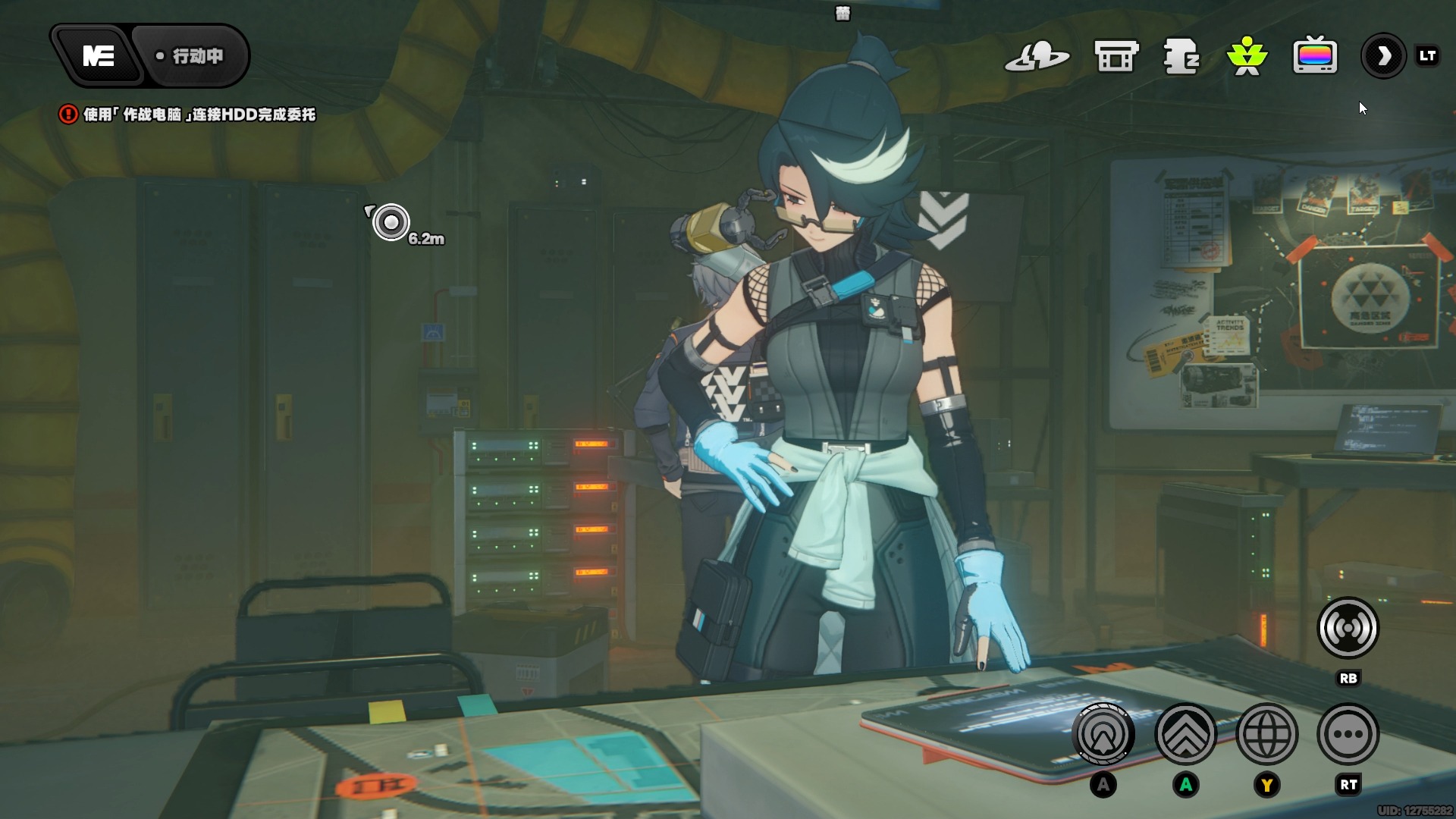Open the green figure event icon
The height and width of the screenshot is (819, 1456).
coord(1247,56)
